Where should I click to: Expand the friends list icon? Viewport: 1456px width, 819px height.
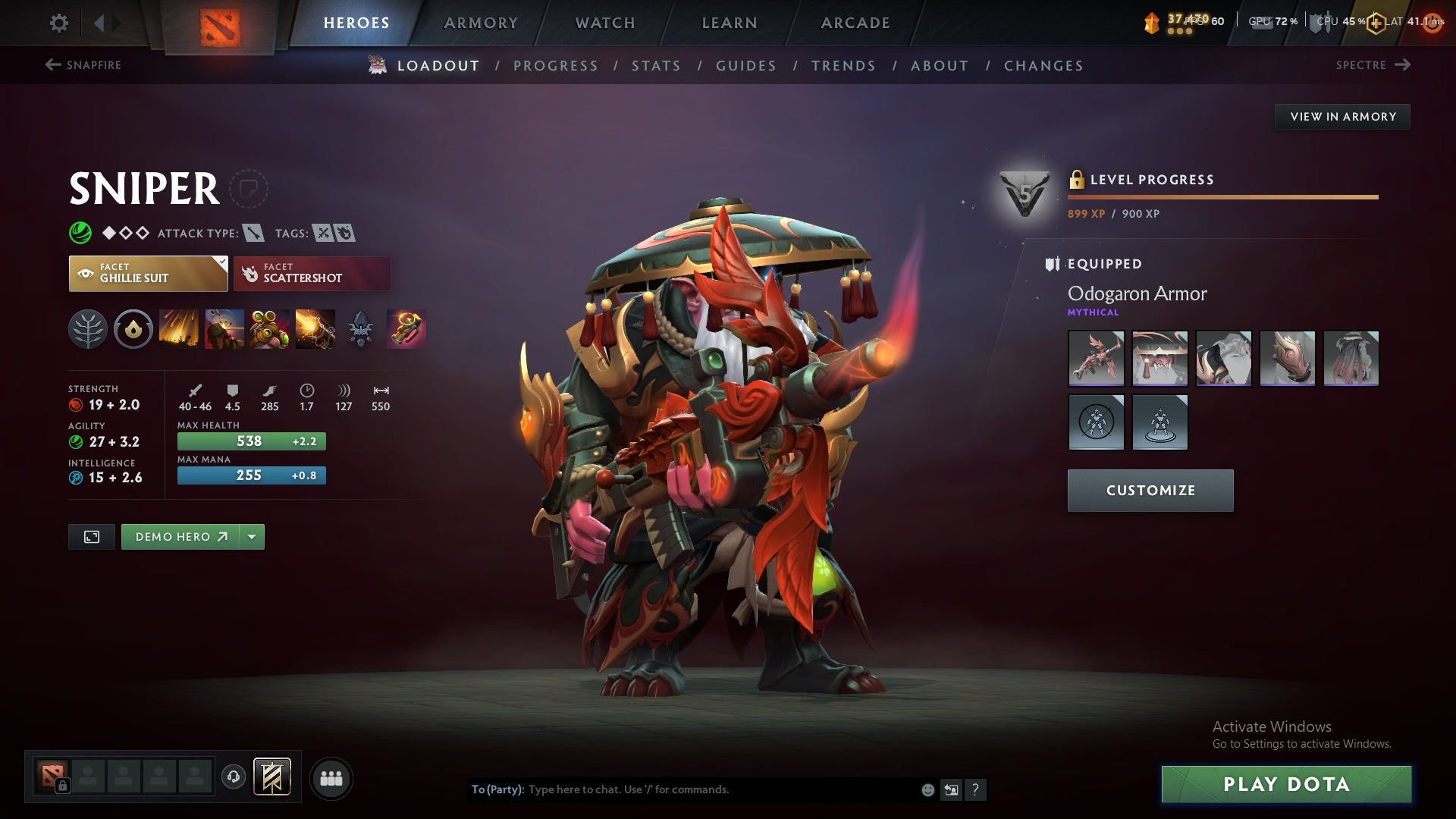(x=332, y=777)
